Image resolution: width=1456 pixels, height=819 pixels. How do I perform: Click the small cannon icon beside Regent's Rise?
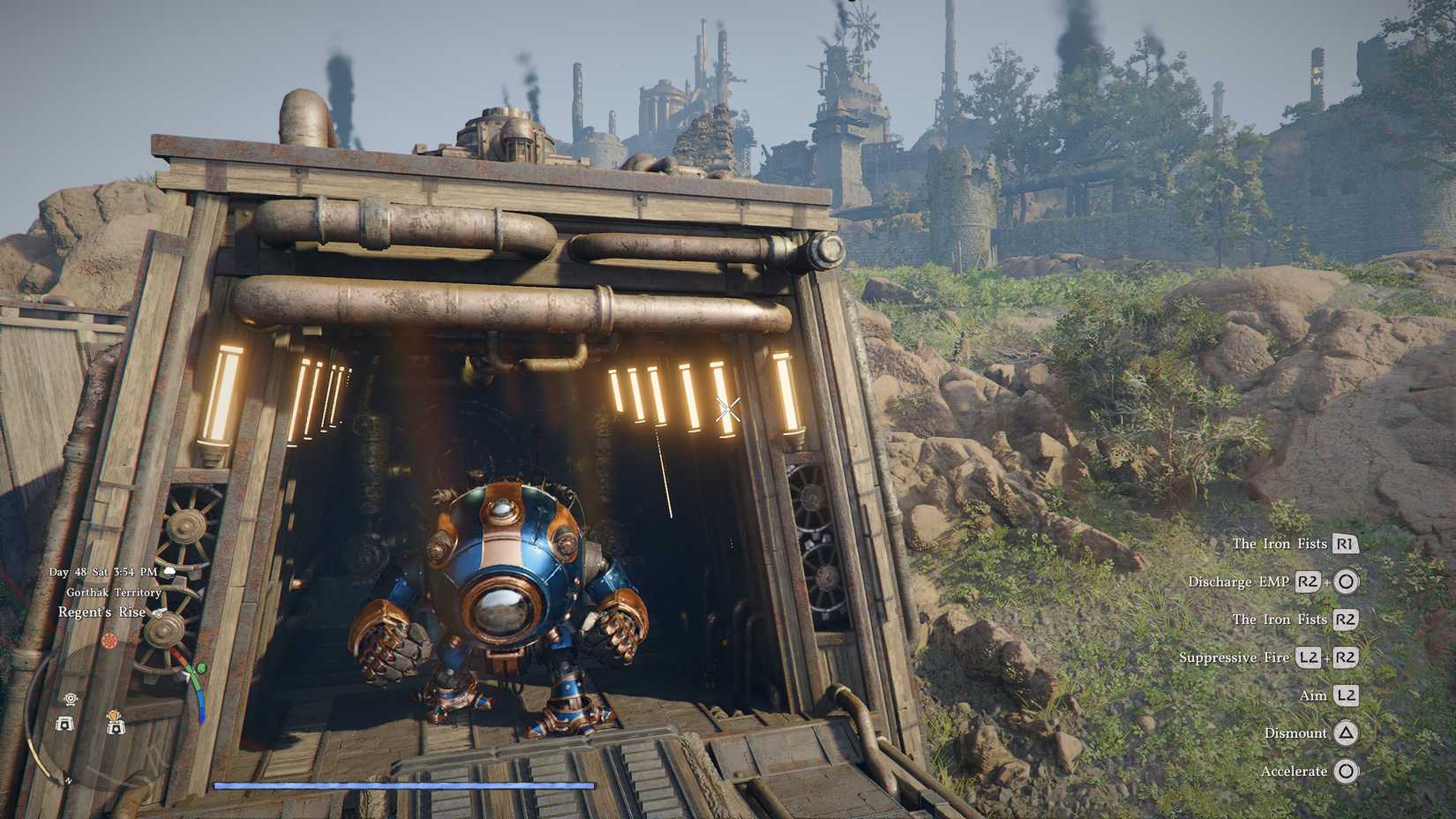161,612
